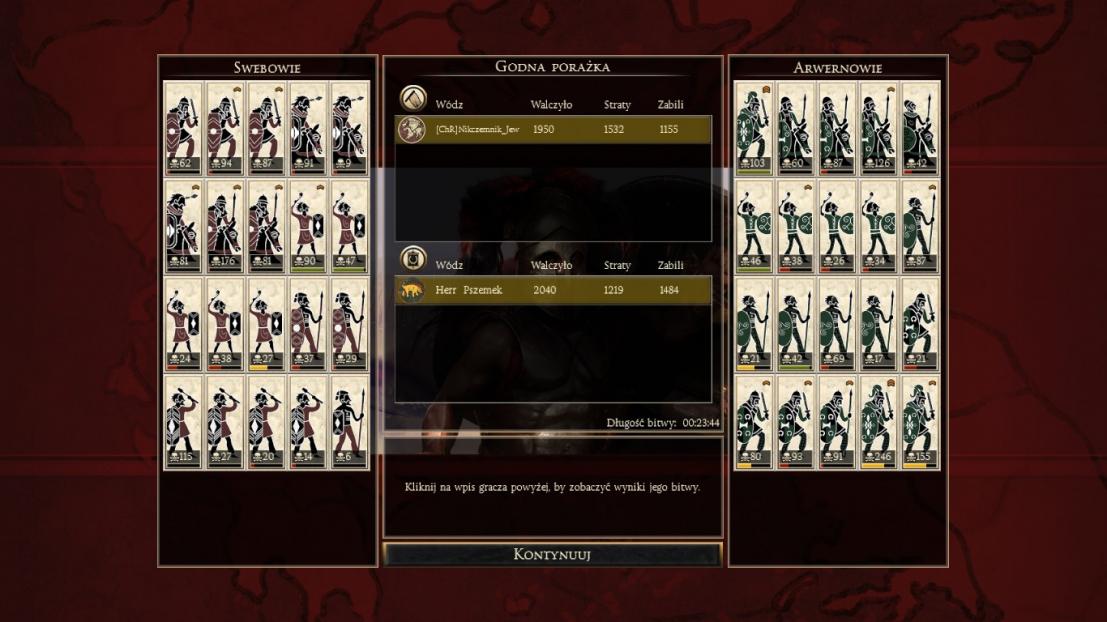Screen dimensions: 1107x622
Task: Select Swebowie unit card with 6 kills
Action: [x=349, y=422]
